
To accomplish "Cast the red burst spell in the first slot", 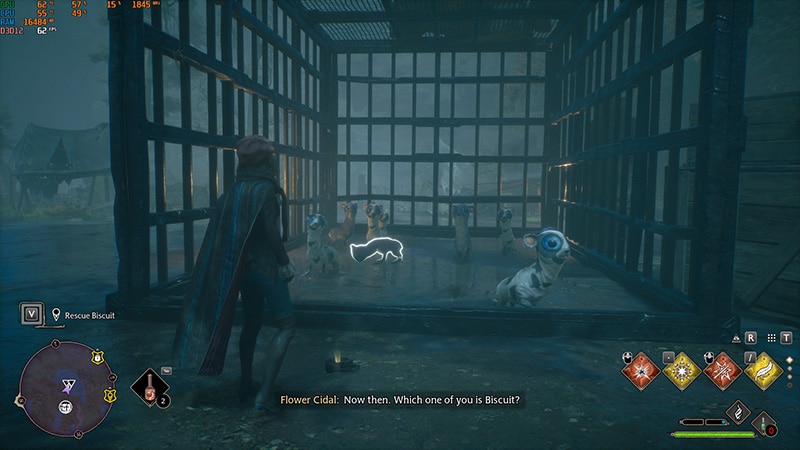I will coord(639,371).
